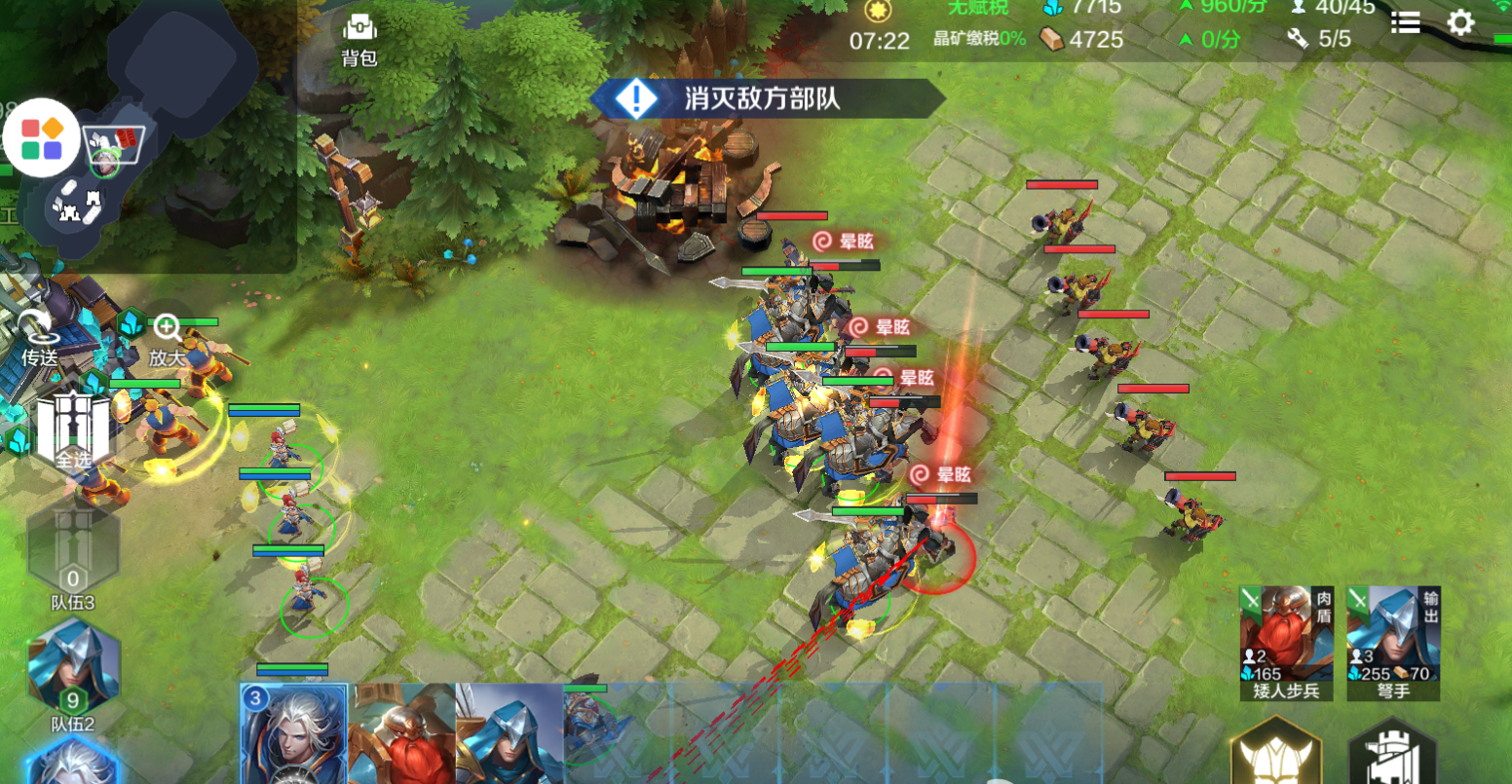1512x784 pixels.
Task: Tap the 消灭敌方部队 objective banner
Action: [x=766, y=98]
